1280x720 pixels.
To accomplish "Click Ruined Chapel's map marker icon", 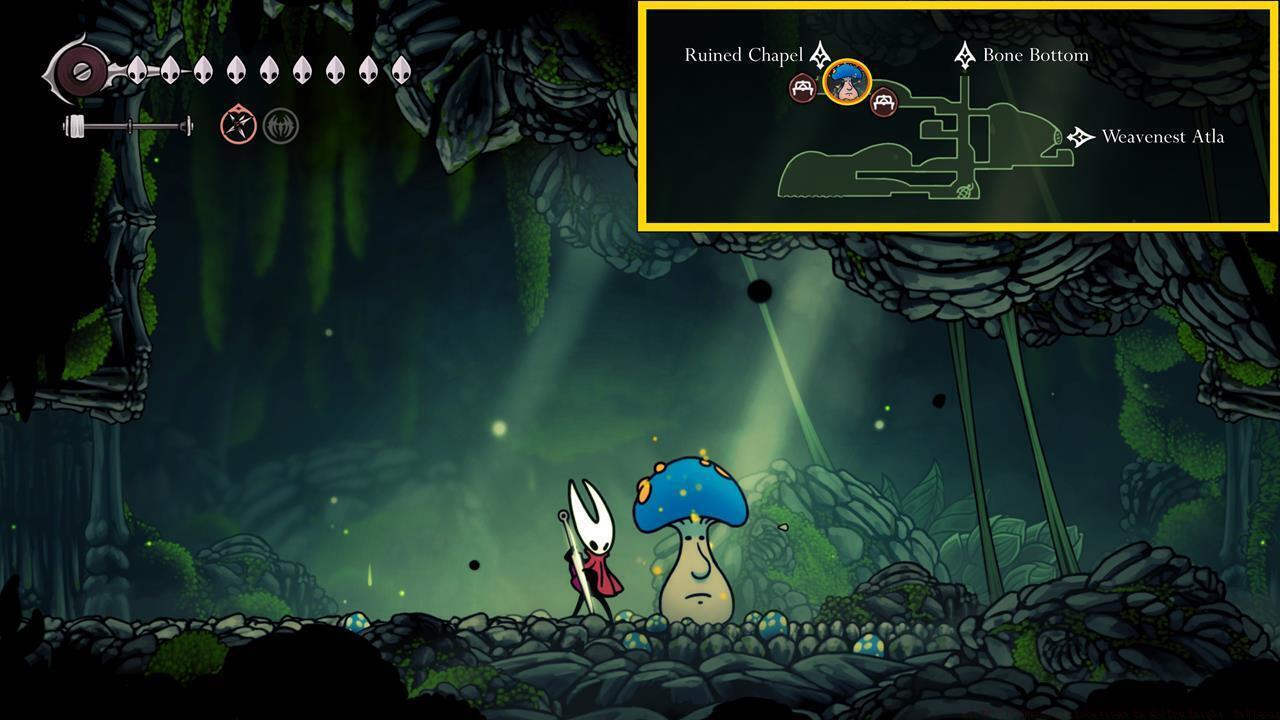I will 820,57.
